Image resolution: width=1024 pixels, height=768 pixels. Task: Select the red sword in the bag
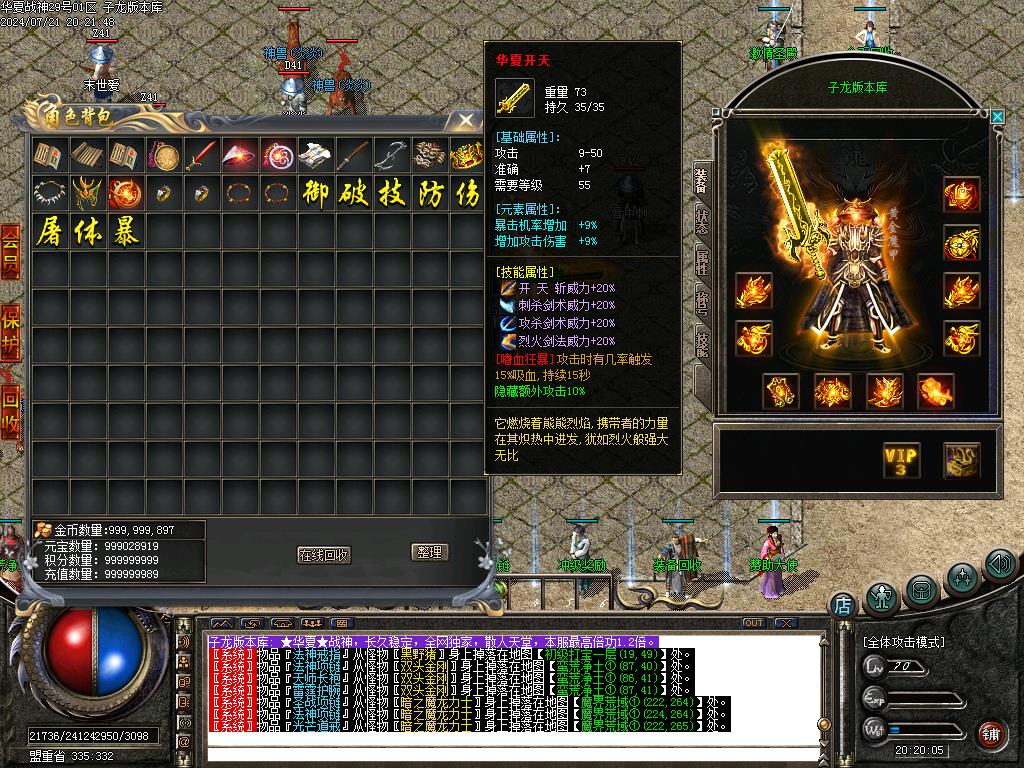point(201,155)
